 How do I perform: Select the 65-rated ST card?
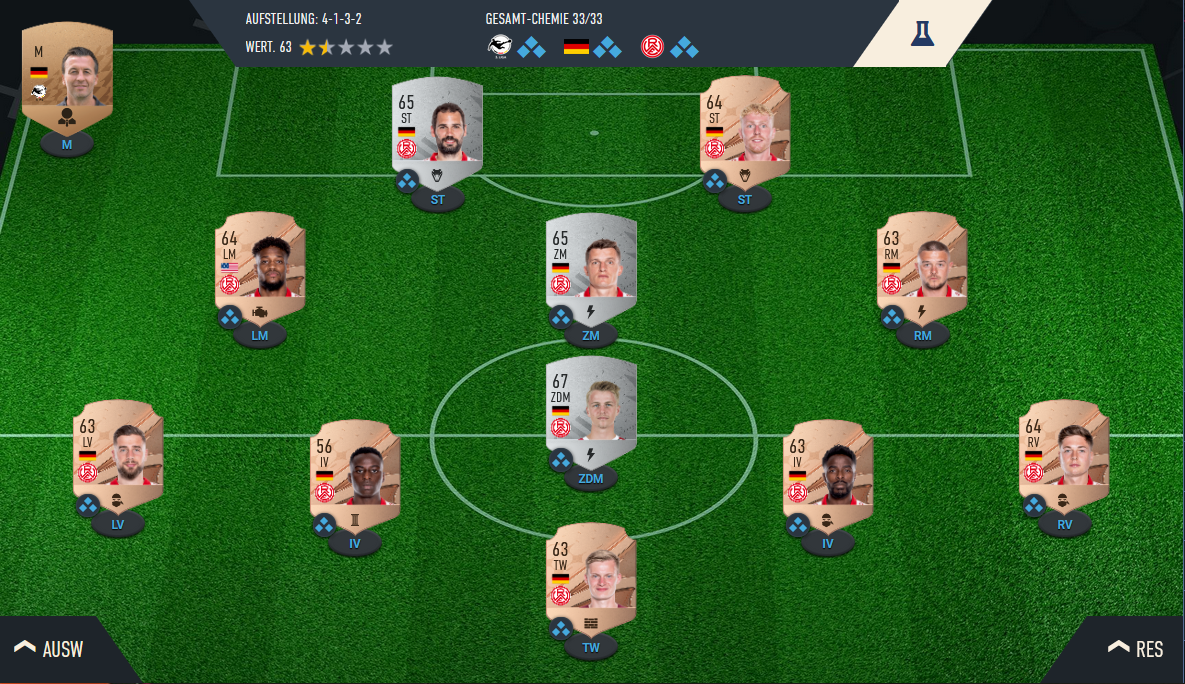438,125
